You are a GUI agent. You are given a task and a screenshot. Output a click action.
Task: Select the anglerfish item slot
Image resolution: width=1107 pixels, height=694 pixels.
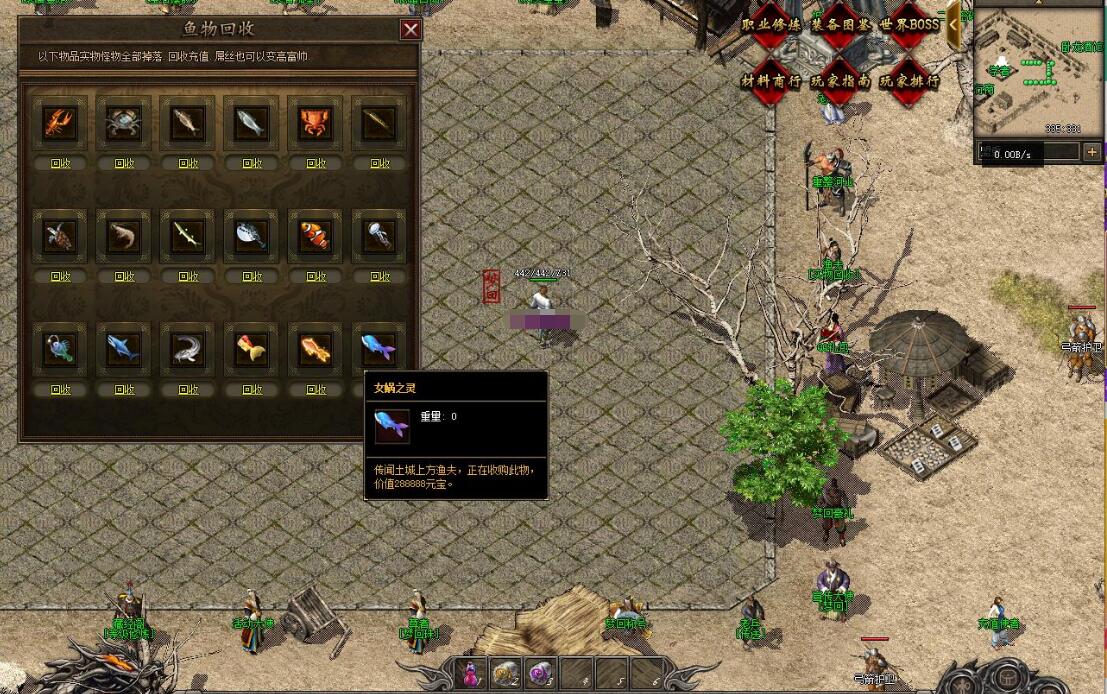pos(61,349)
